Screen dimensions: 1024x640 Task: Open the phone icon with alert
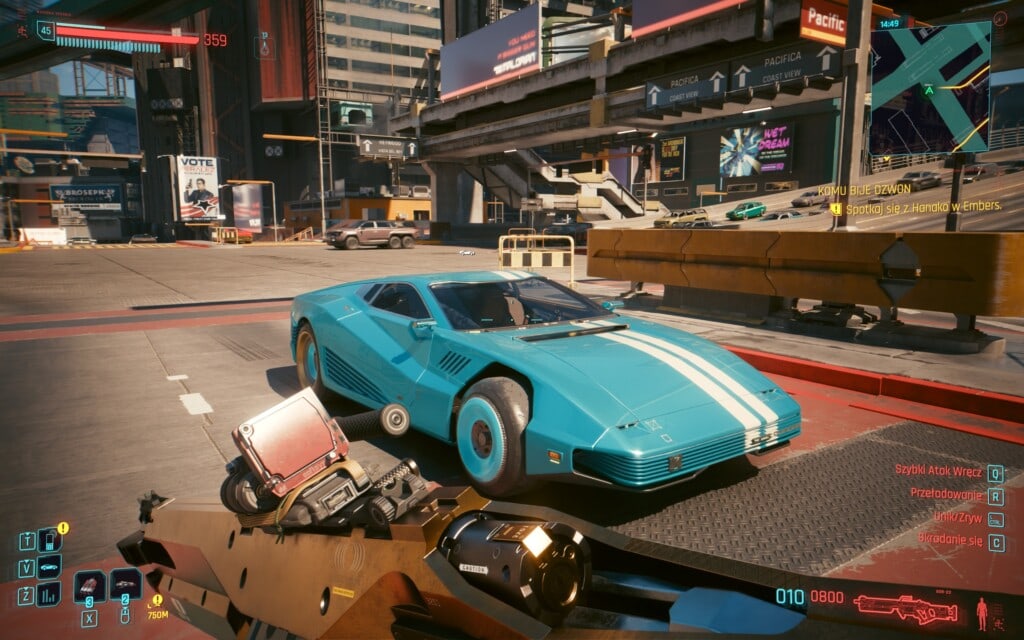click(x=48, y=541)
